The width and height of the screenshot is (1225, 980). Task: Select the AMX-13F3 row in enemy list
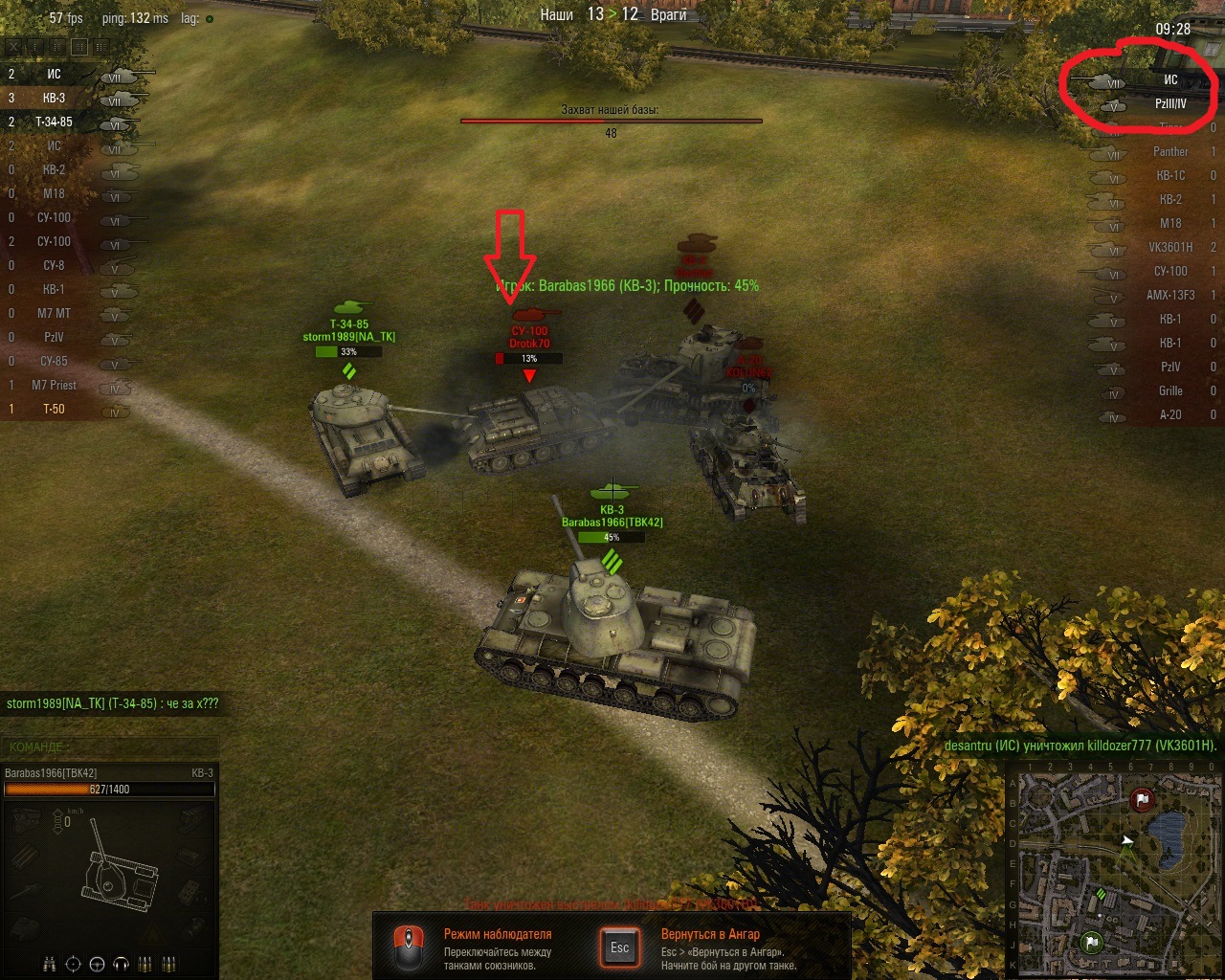click(1169, 295)
